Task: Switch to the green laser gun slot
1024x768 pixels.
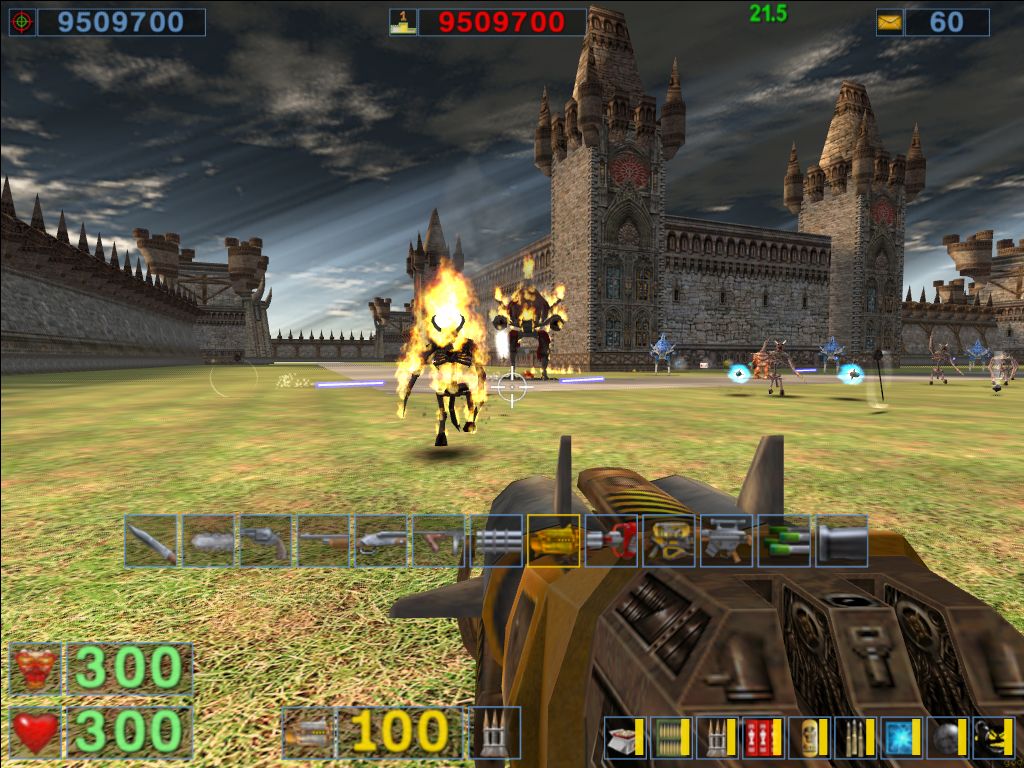Action: [784, 541]
